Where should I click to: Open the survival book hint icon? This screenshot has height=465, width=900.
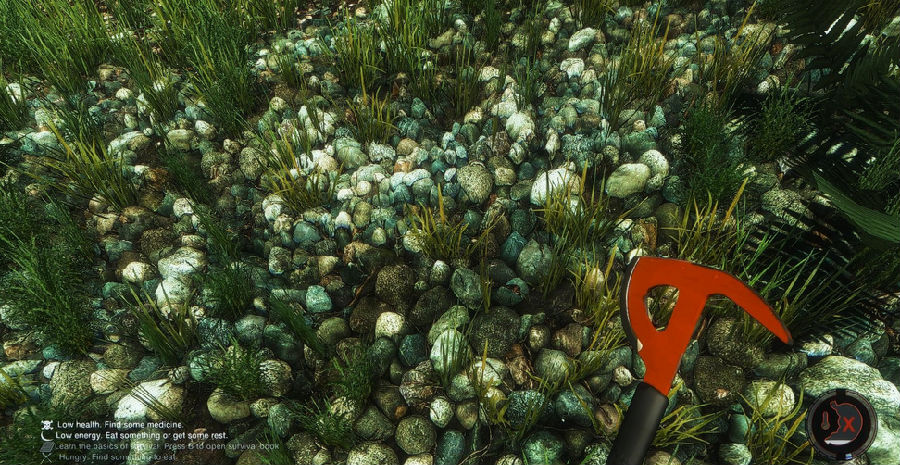point(46,447)
